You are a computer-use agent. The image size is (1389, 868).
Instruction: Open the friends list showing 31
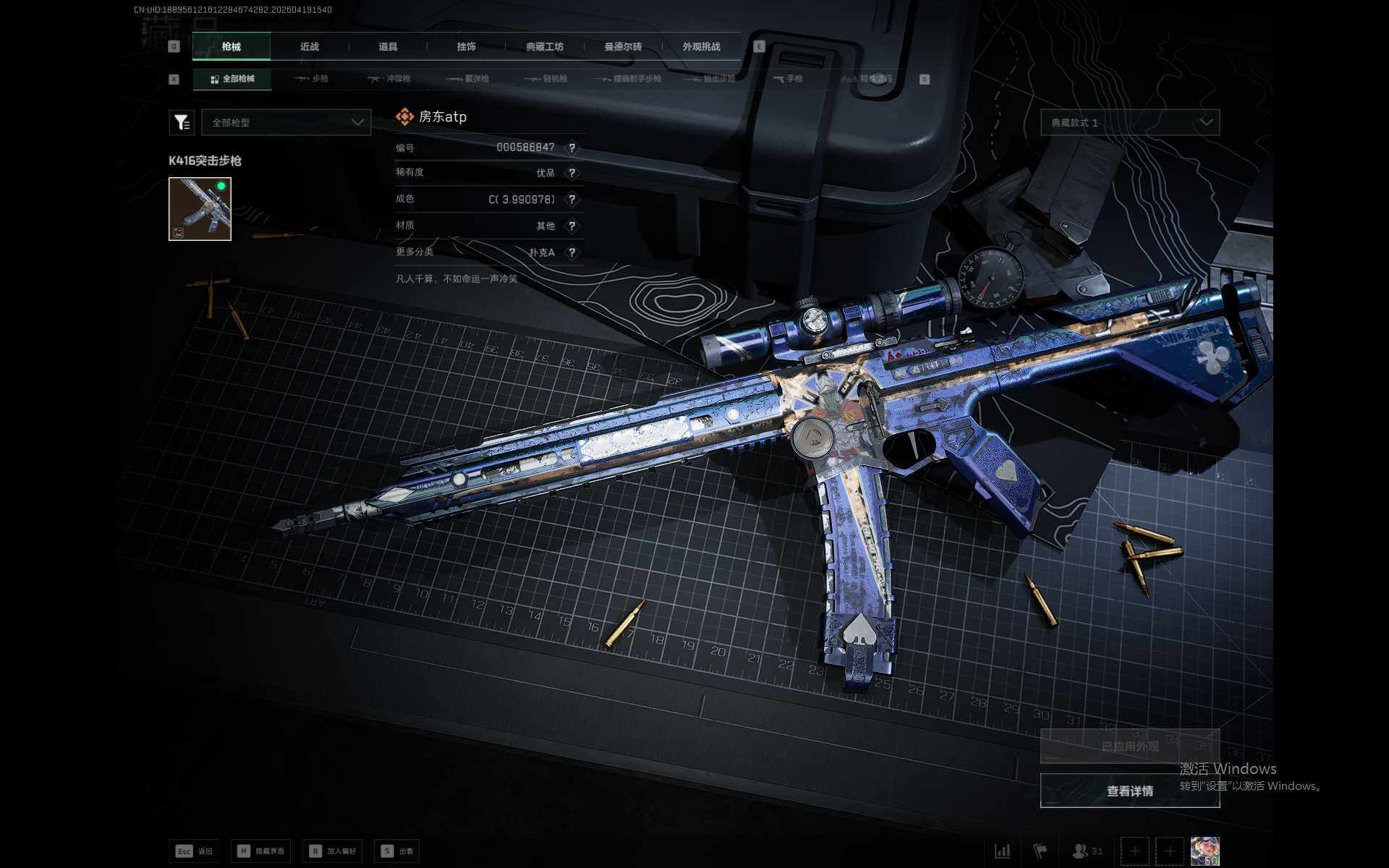(x=1087, y=851)
